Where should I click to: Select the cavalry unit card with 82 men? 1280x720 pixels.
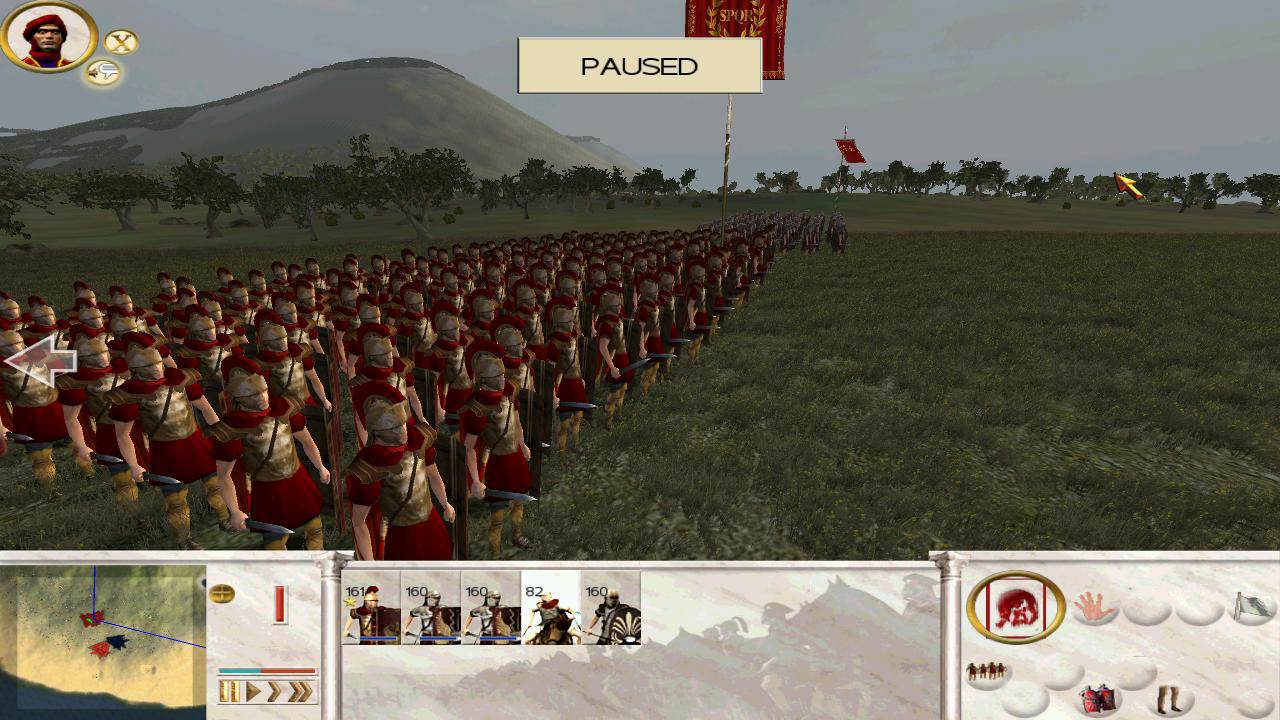[x=550, y=608]
